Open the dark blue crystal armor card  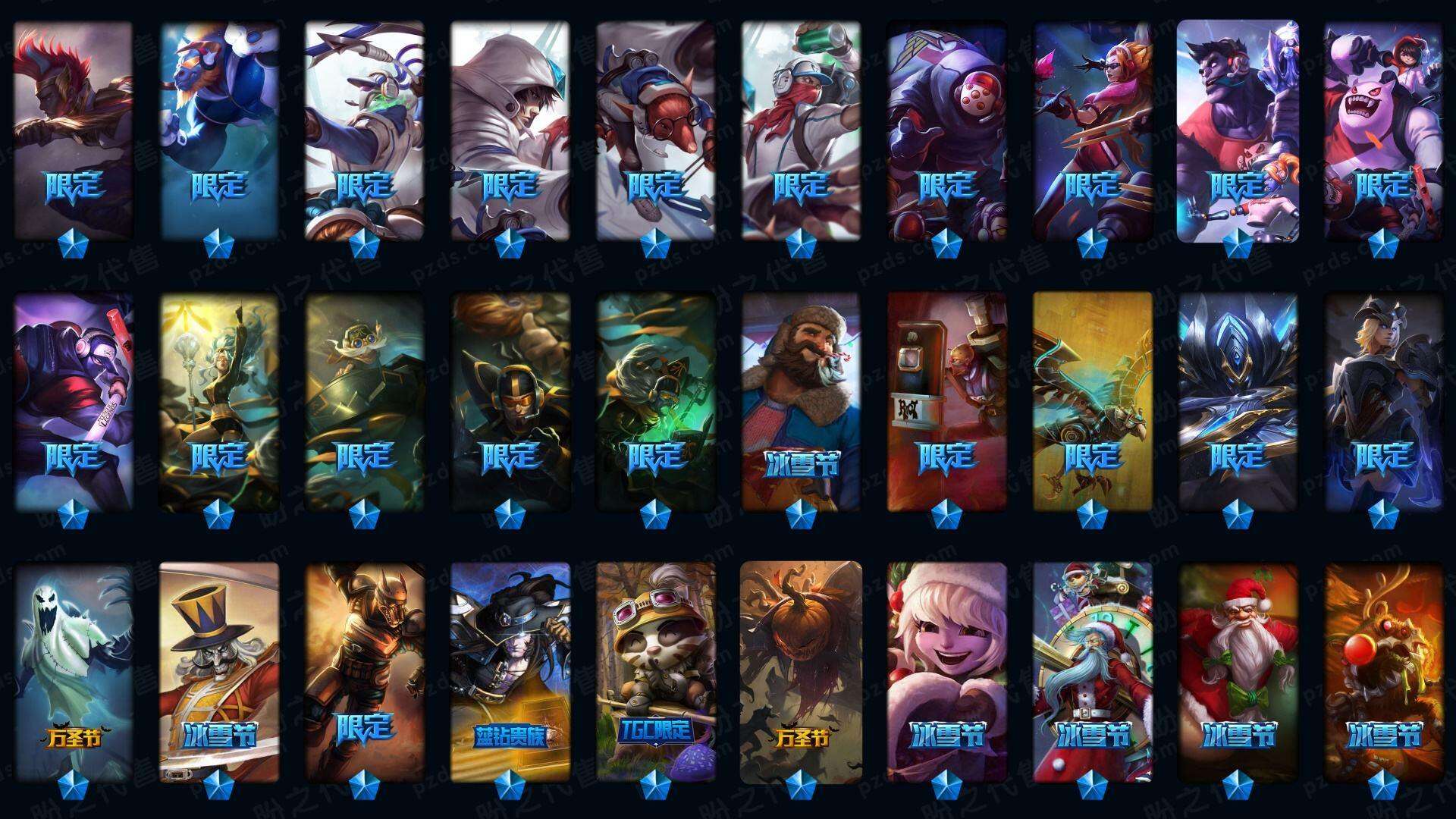tap(1238, 400)
